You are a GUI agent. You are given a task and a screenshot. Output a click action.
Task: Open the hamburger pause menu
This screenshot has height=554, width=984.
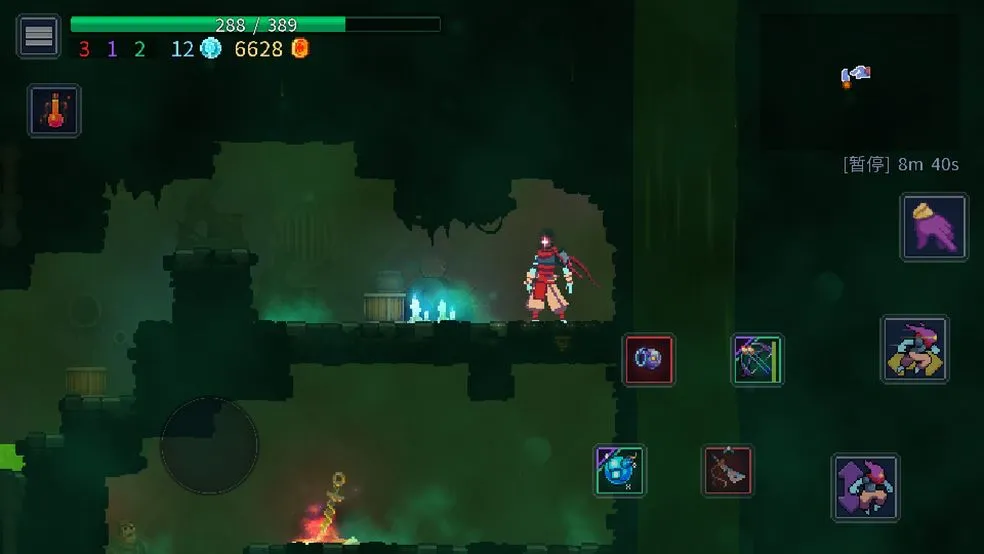pos(39,36)
